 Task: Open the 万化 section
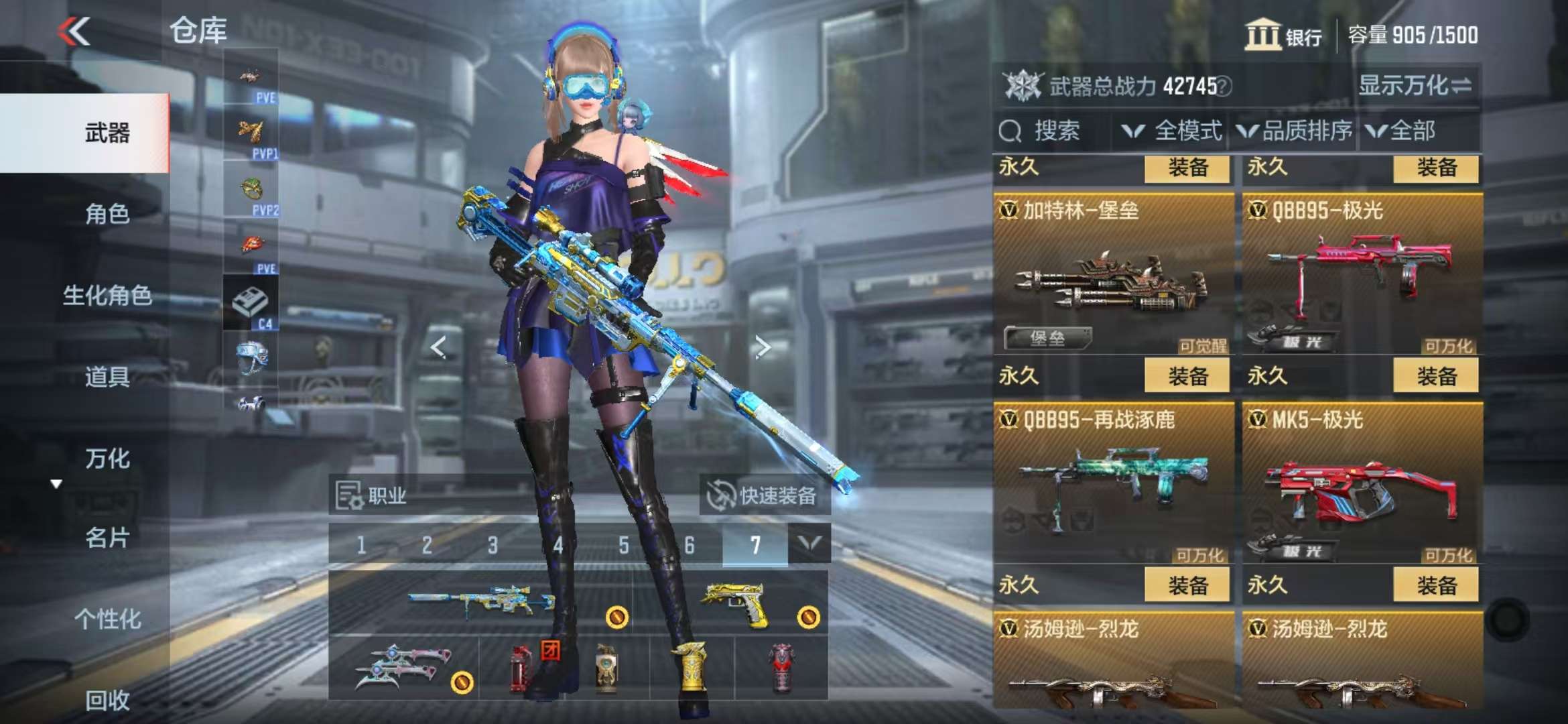point(107,459)
